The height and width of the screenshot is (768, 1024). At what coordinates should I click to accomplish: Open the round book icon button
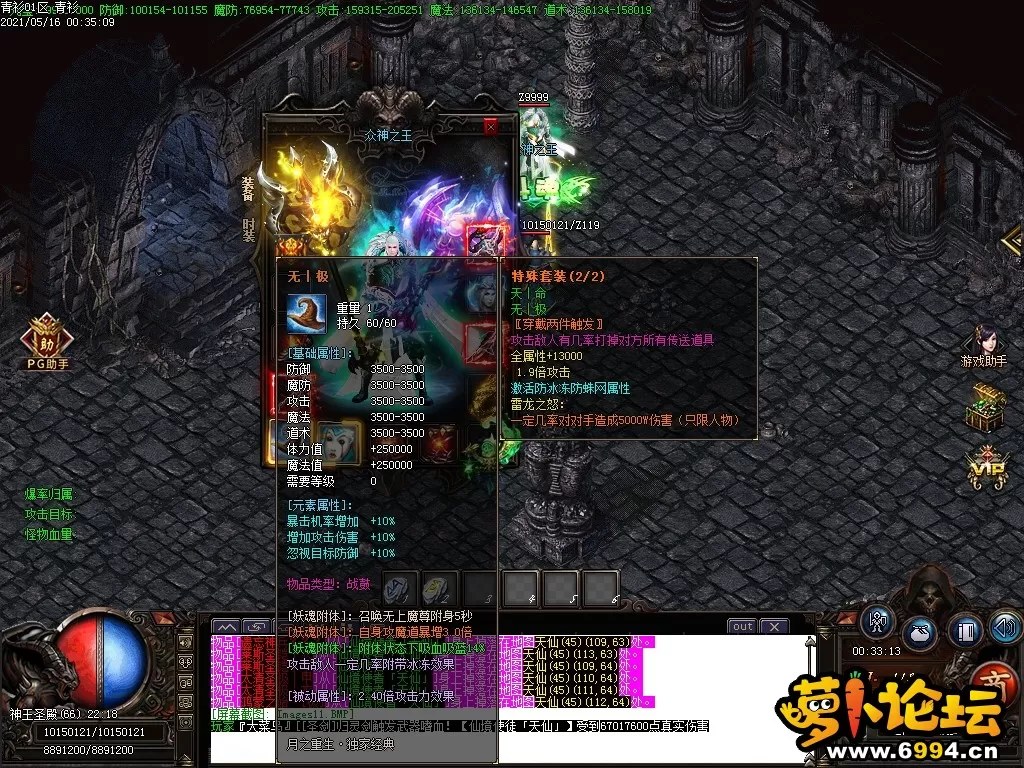coord(965,629)
